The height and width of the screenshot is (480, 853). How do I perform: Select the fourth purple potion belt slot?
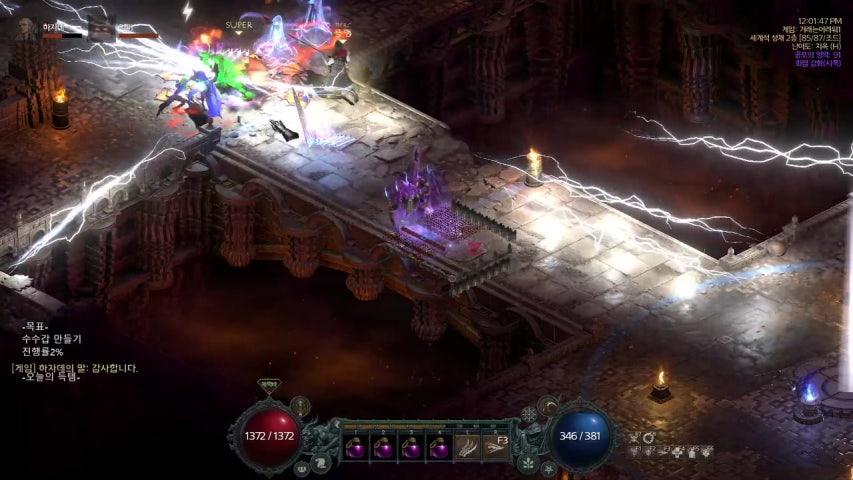438,448
